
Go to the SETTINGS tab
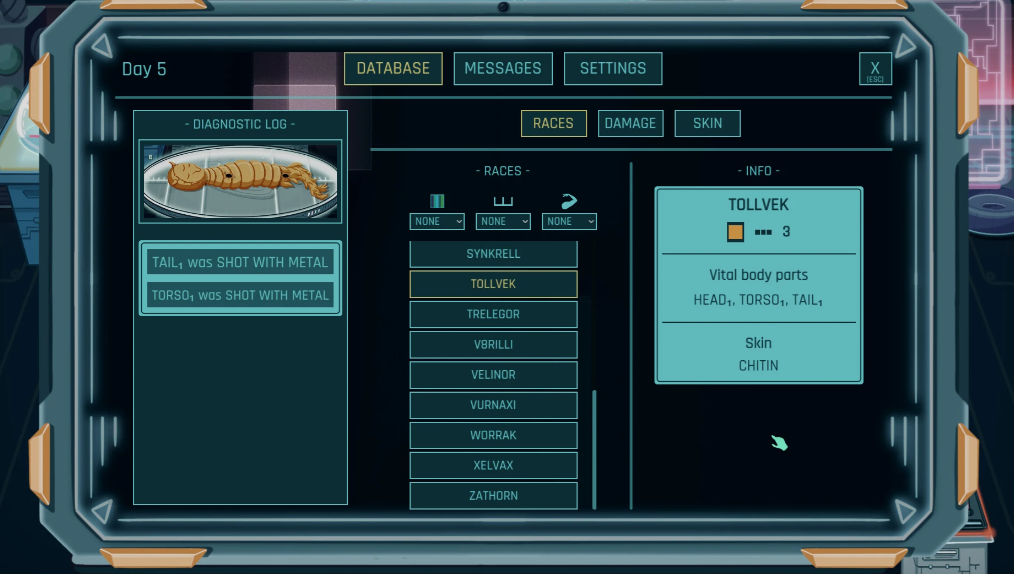click(613, 68)
